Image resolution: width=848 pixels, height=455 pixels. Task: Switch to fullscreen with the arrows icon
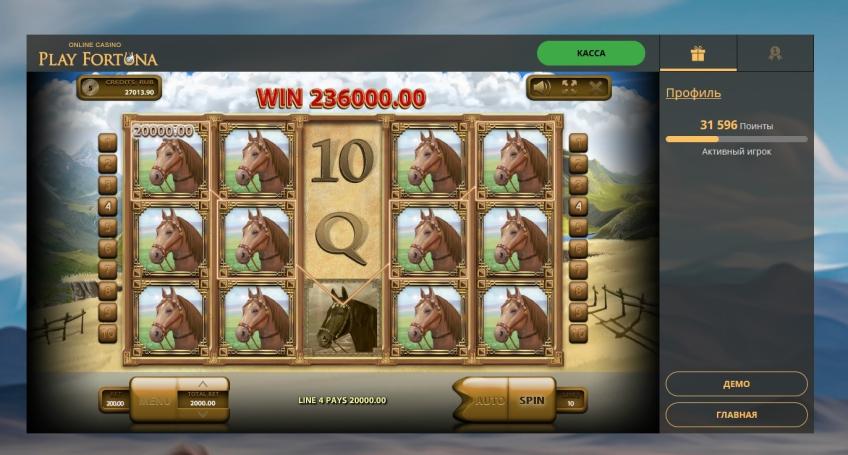570,87
